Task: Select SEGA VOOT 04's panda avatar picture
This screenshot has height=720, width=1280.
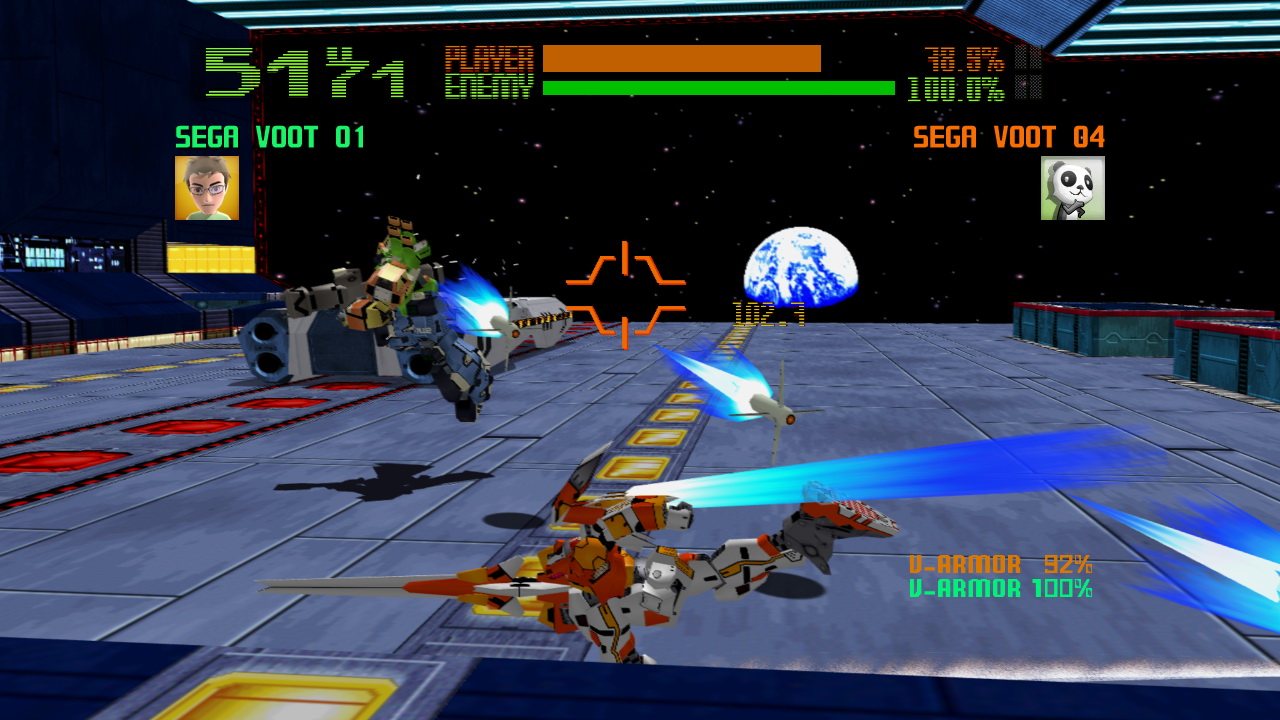Action: [1072, 188]
